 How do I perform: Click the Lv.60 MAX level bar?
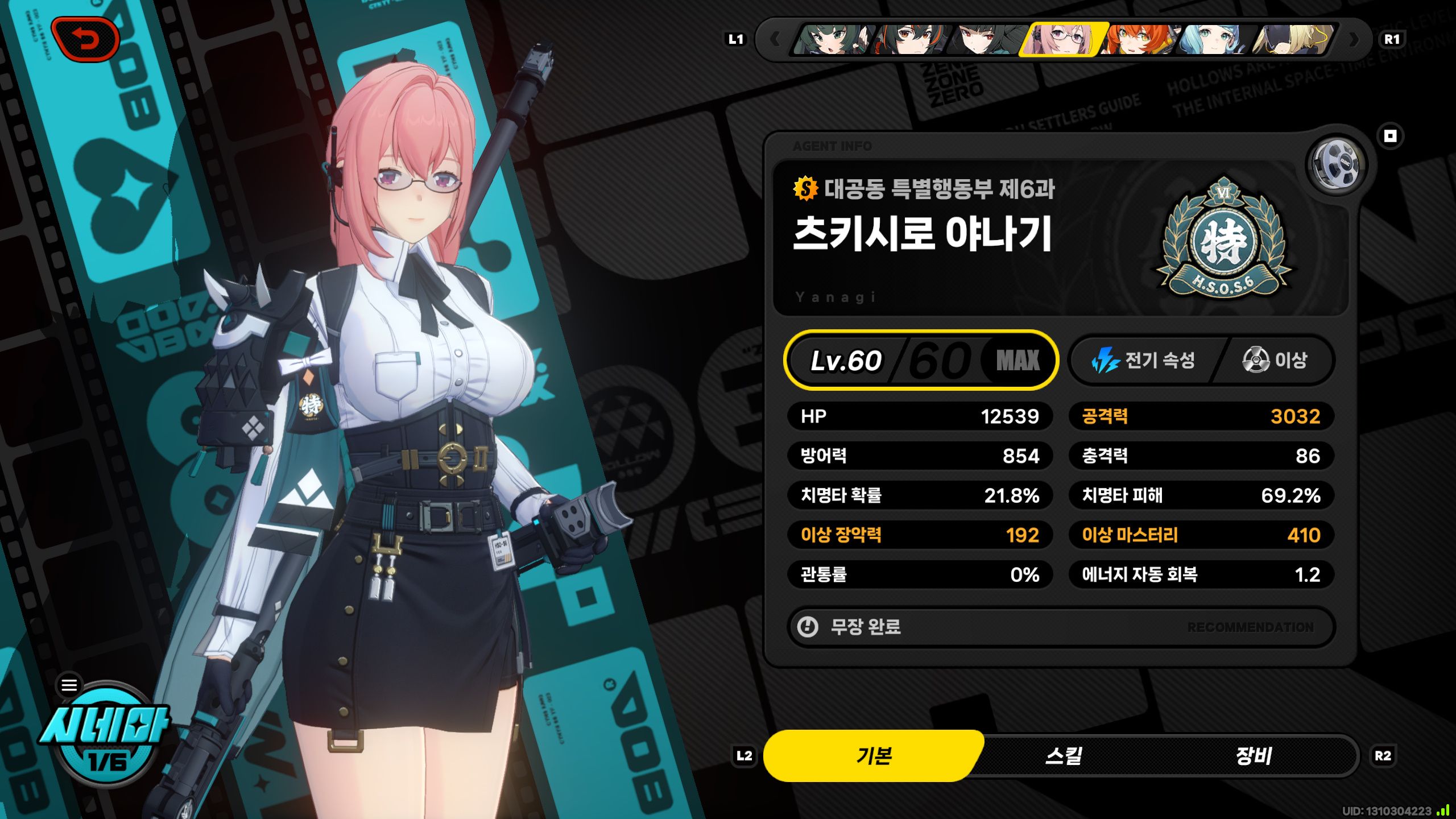click(921, 361)
